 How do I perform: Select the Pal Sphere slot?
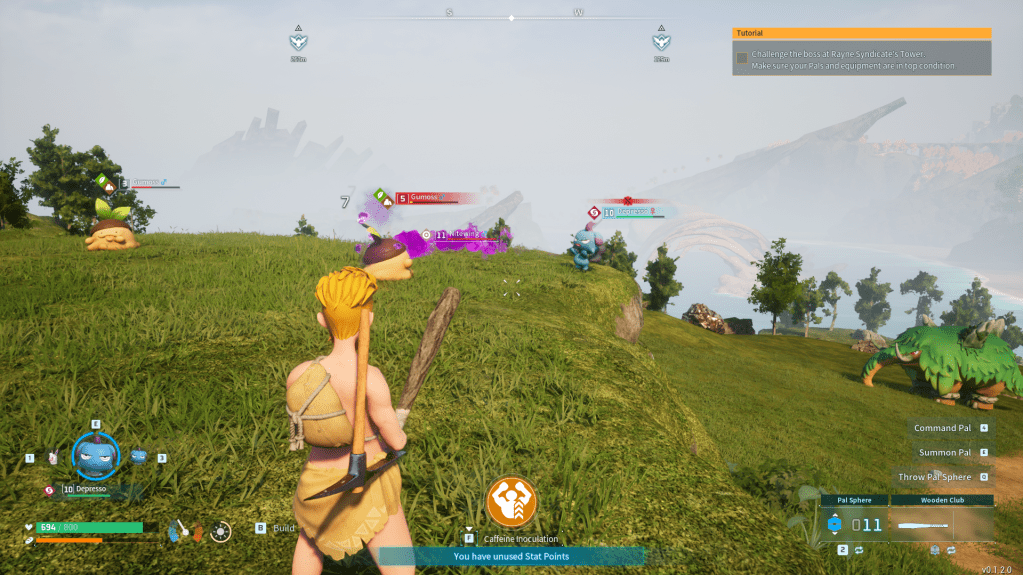(x=853, y=524)
